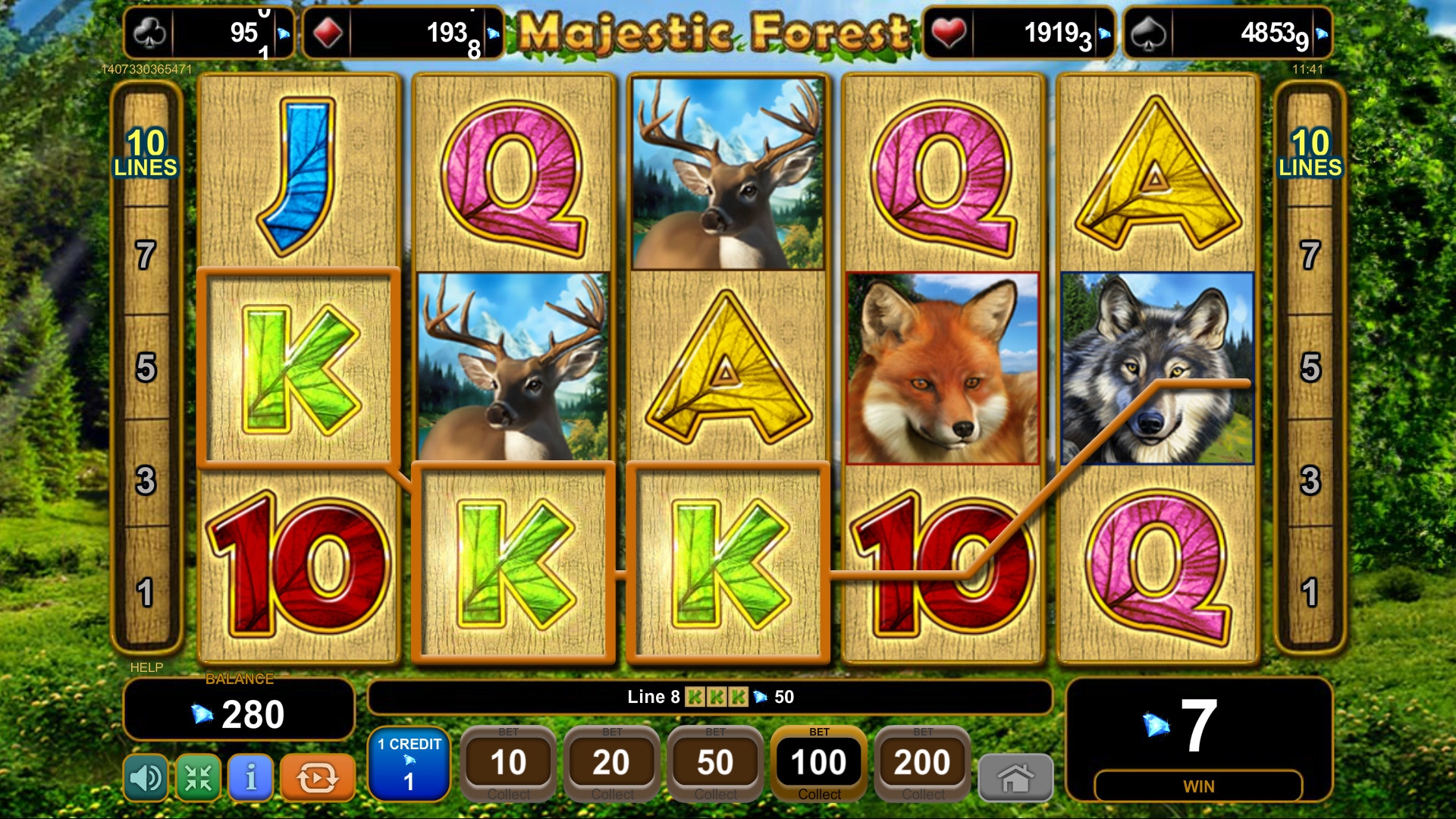The height and width of the screenshot is (819, 1456).
Task: View the hearts jackpot panel
Action: pos(1018,33)
